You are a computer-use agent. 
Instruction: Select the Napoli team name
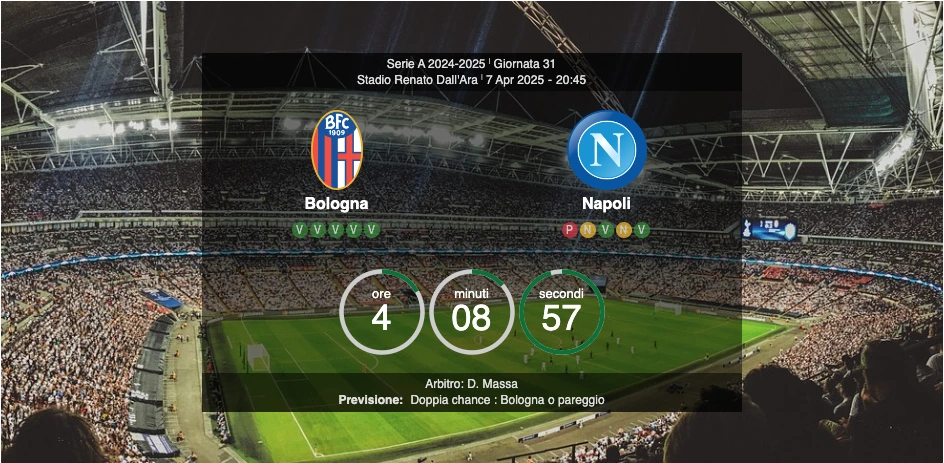tap(606, 203)
